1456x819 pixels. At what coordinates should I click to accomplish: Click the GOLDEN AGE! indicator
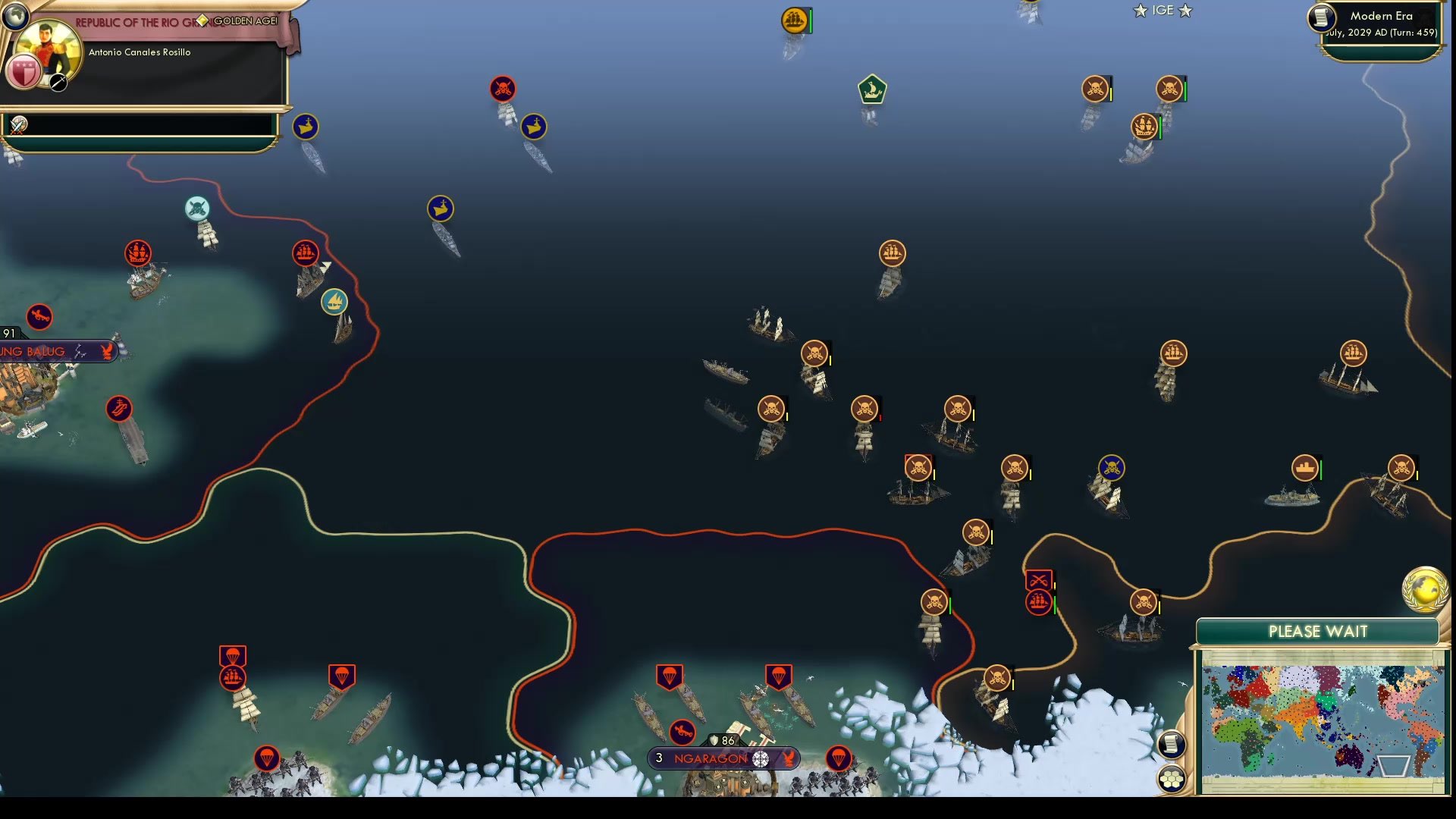pyautogui.click(x=243, y=21)
